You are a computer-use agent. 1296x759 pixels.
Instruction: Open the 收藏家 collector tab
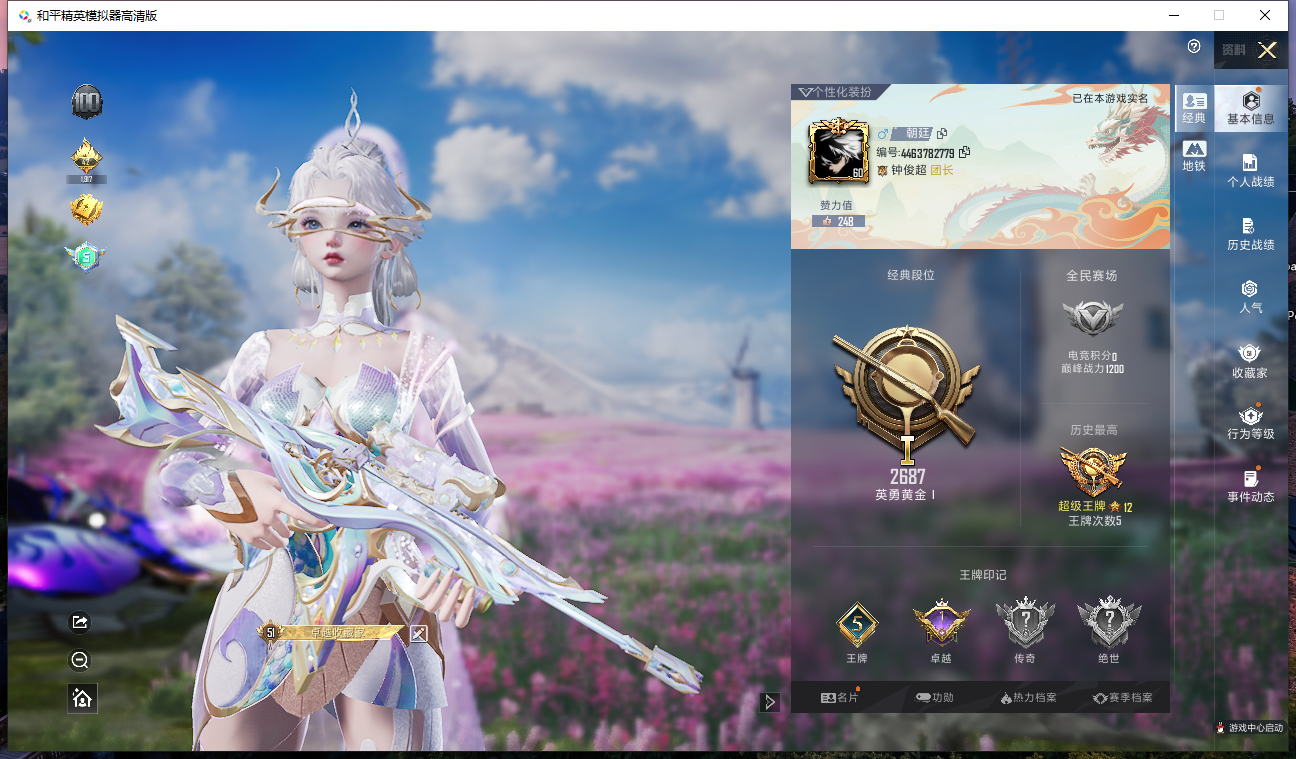pyautogui.click(x=1250, y=361)
